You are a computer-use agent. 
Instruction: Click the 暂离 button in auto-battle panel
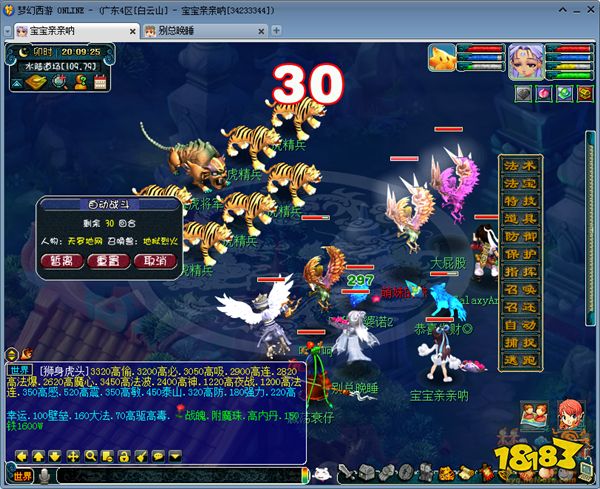coord(68,261)
